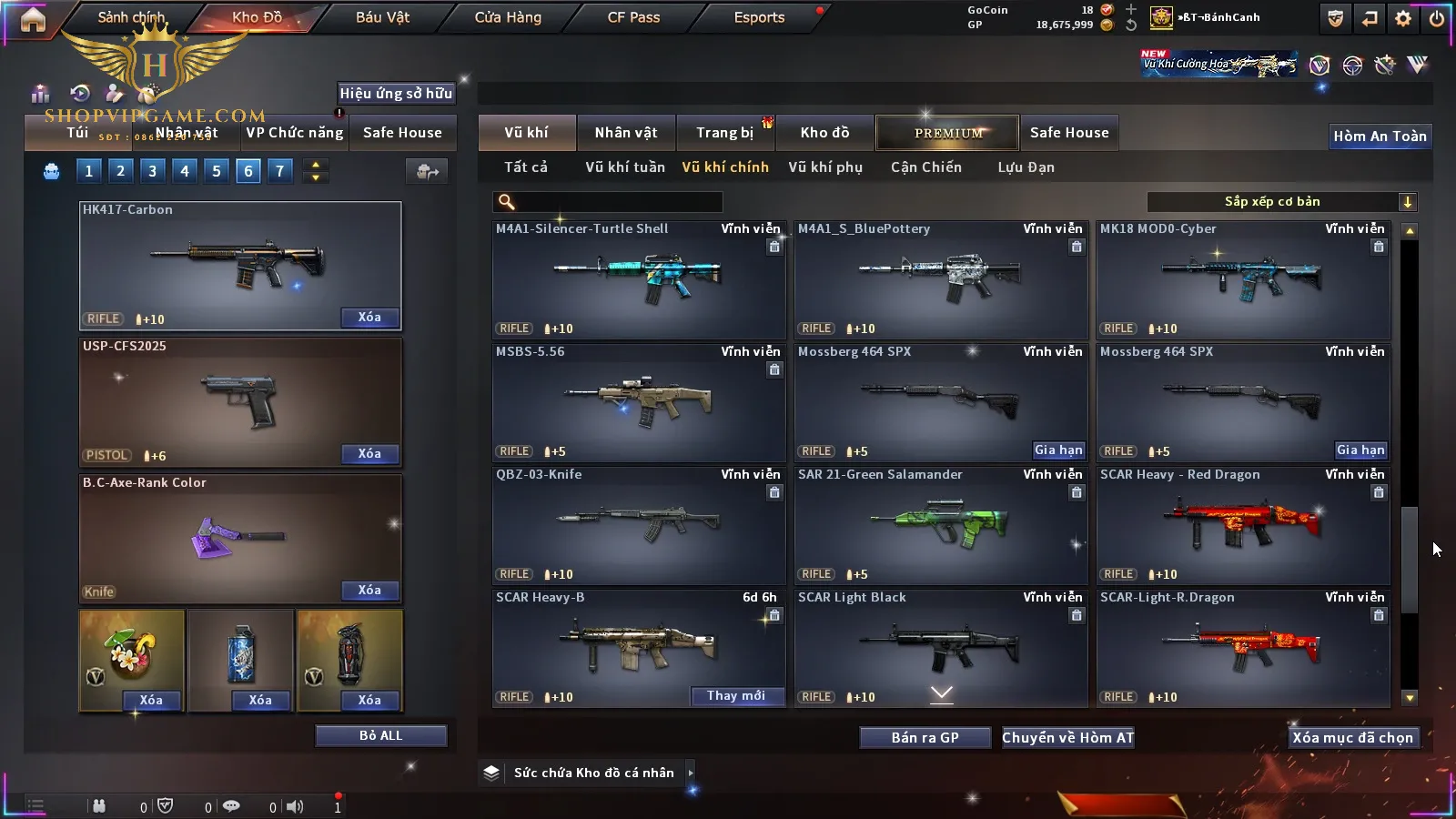Sell the item with Bán ra GP
Image resolution: width=1456 pixels, height=819 pixels.
(925, 738)
